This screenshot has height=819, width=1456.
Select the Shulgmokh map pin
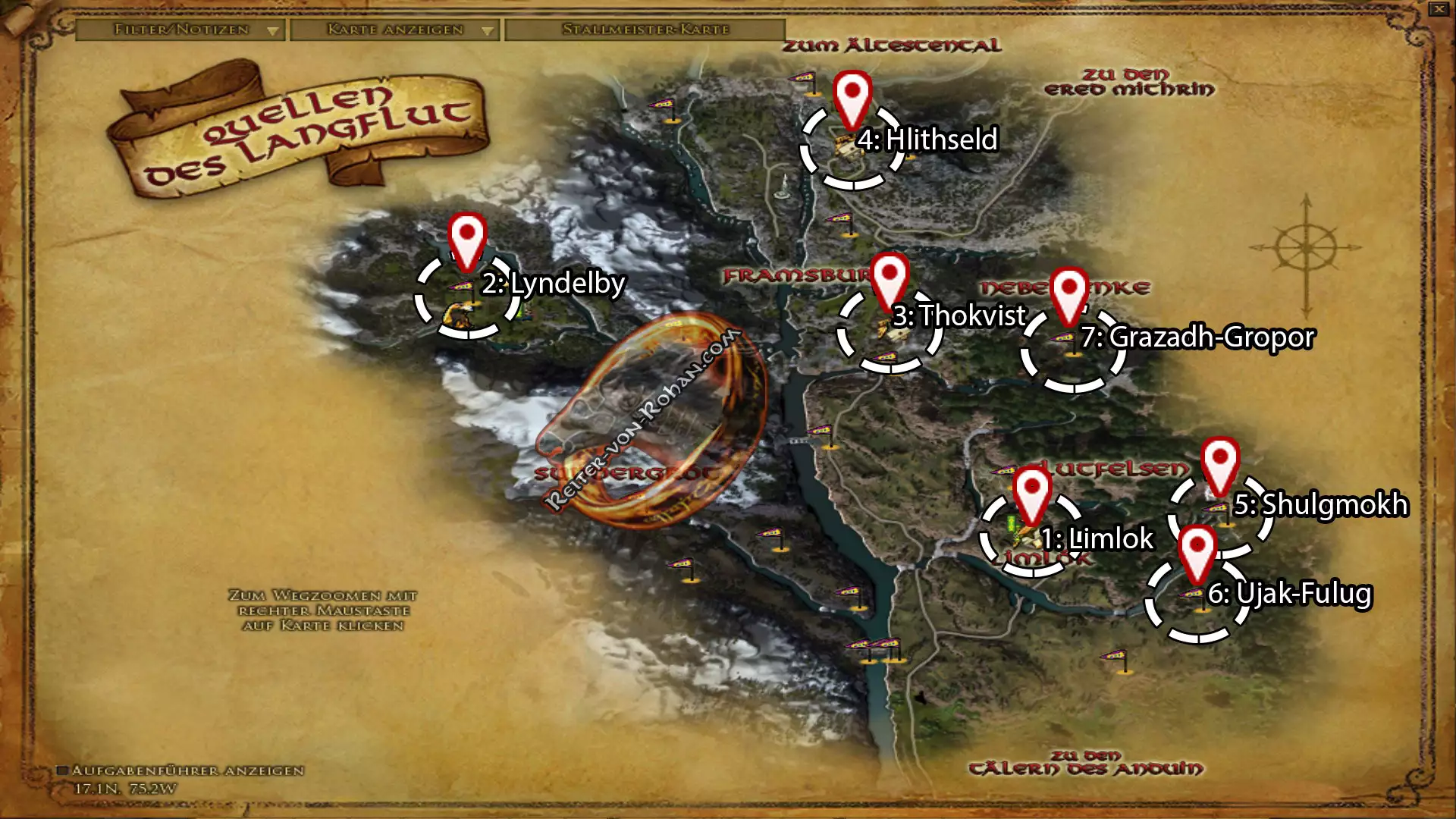pyautogui.click(x=1219, y=463)
